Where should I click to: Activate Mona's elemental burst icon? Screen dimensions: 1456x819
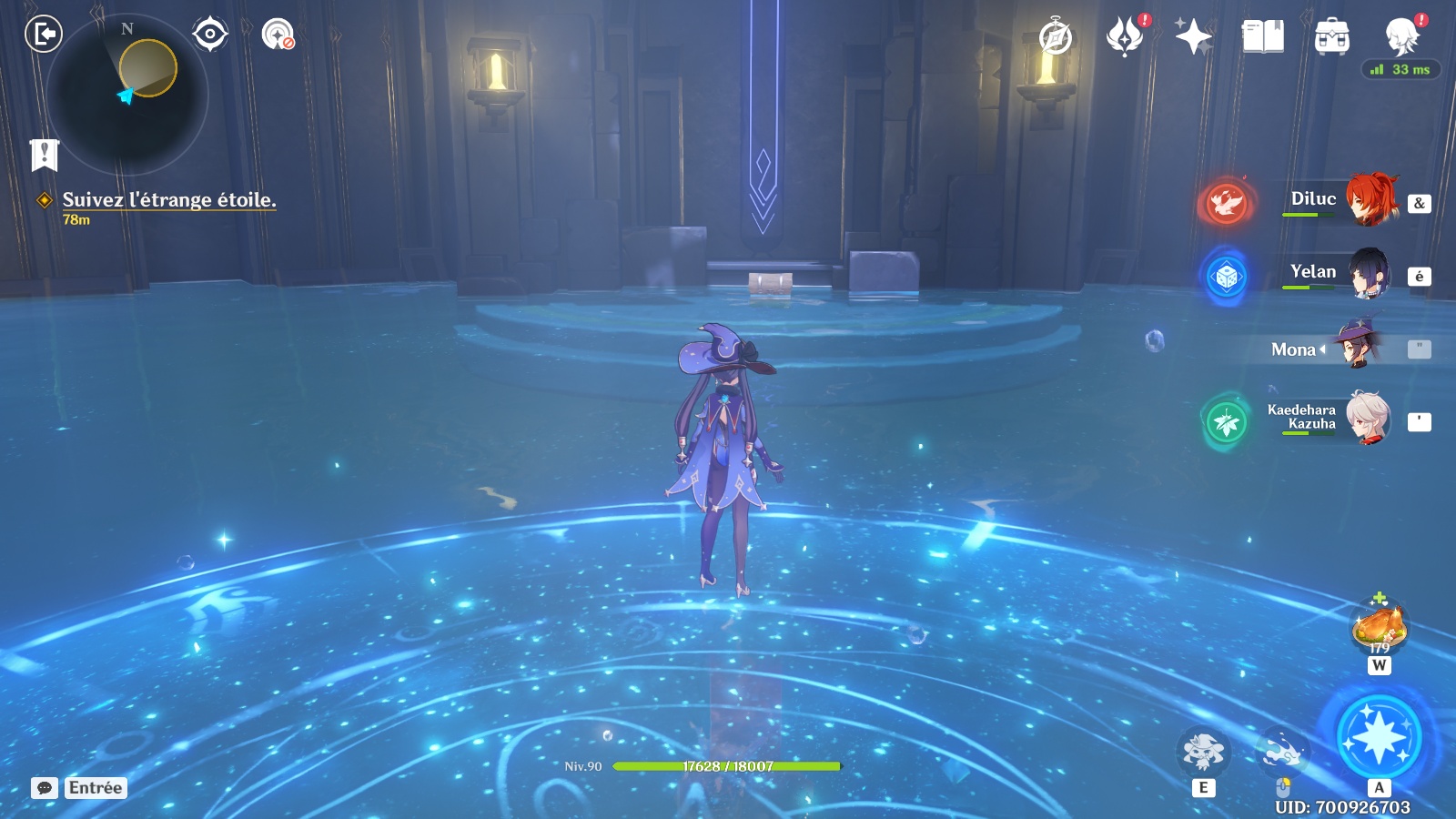1379,736
